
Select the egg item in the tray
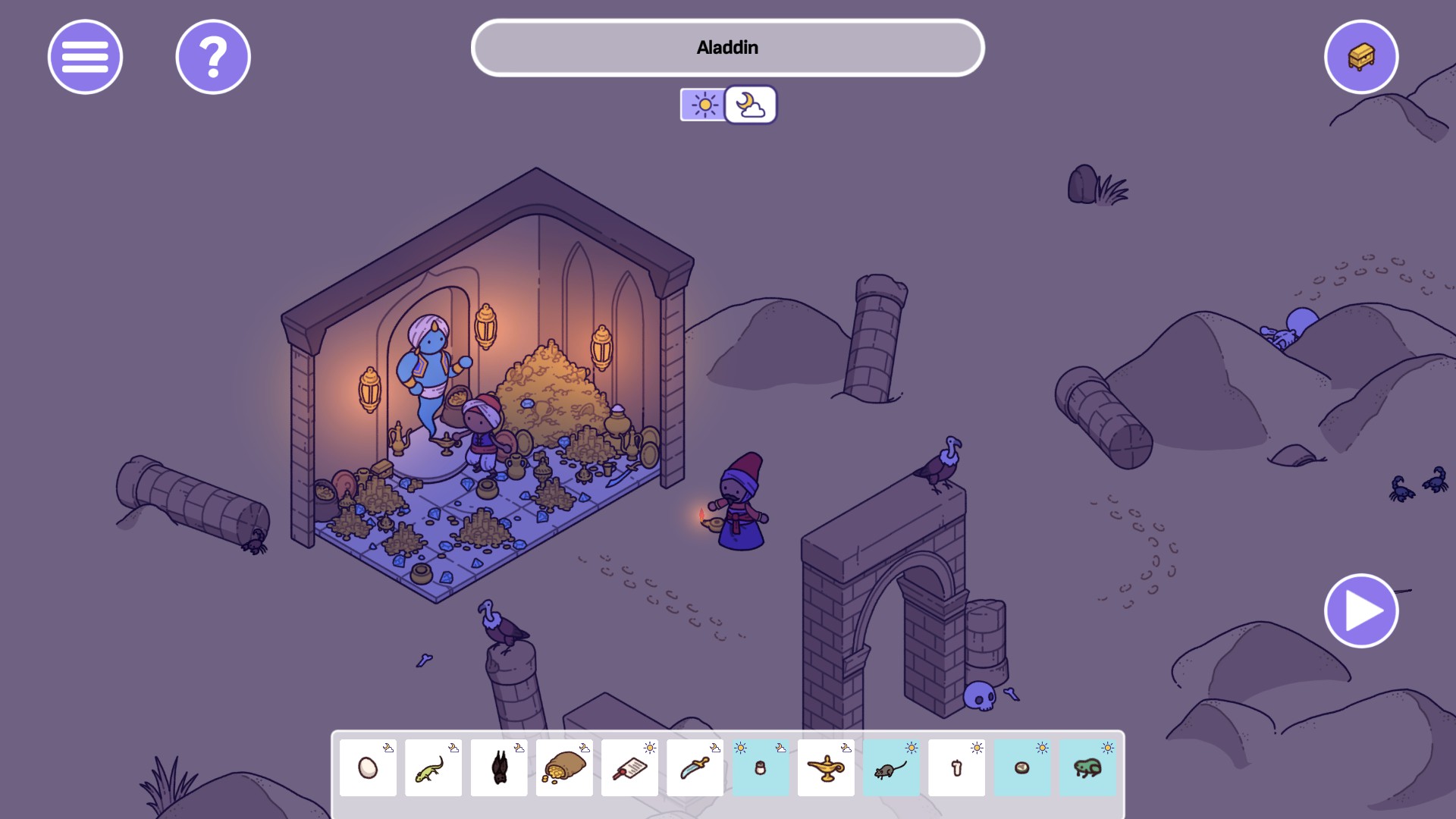pyautogui.click(x=368, y=767)
